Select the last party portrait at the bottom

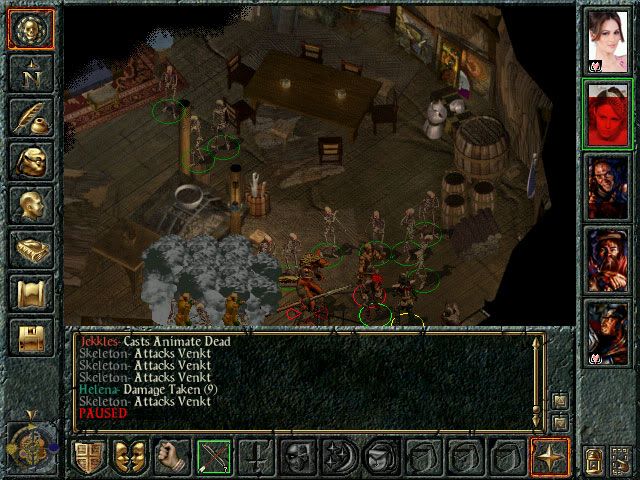pyautogui.click(x=608, y=330)
